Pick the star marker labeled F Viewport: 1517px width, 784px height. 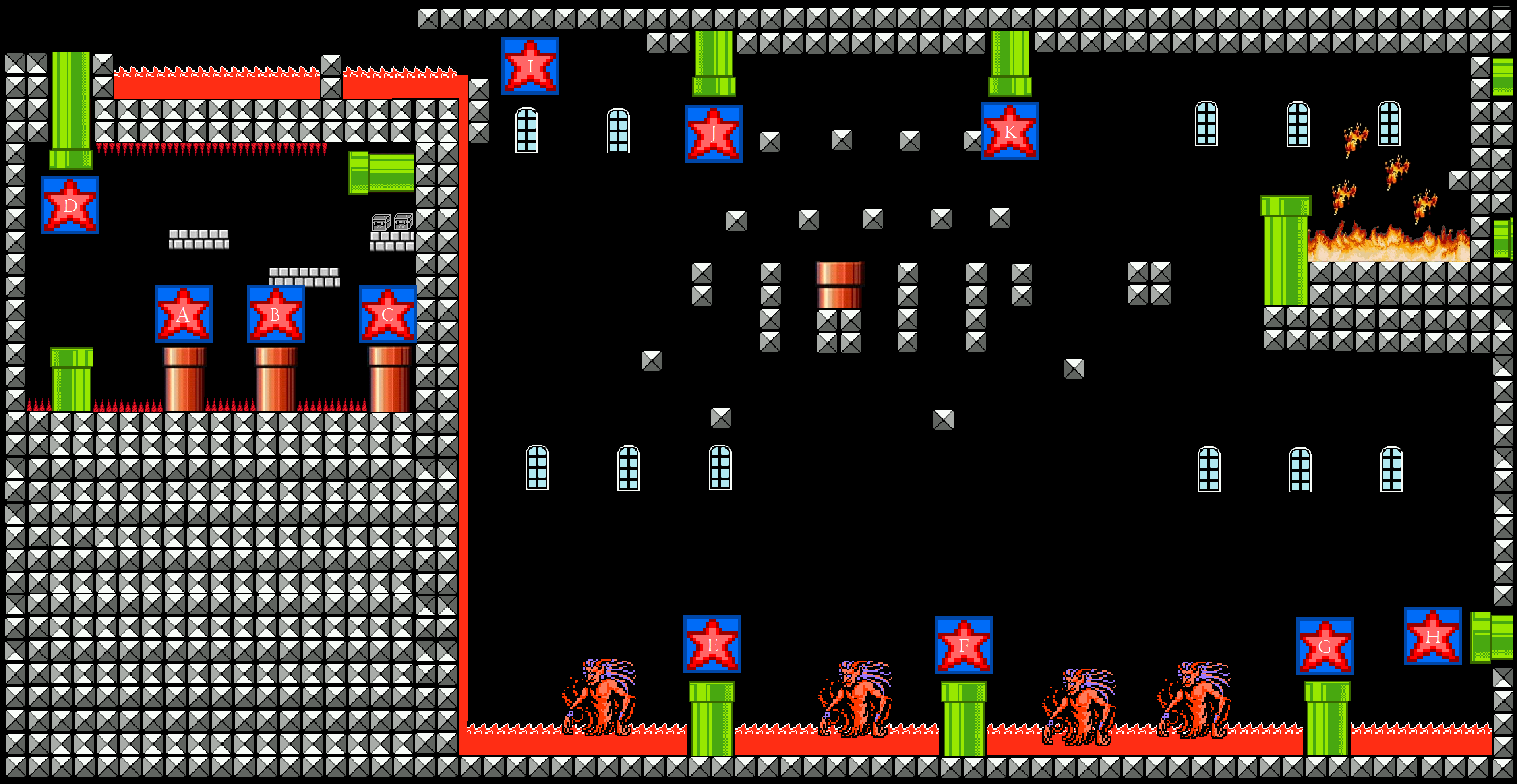click(x=963, y=645)
